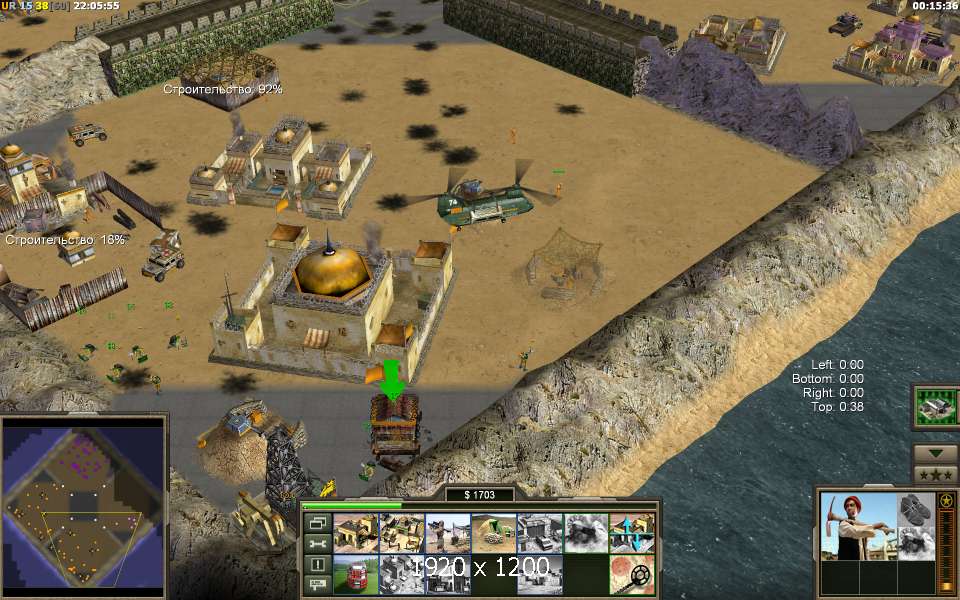Click the grey smoke cloud build icon
The image size is (960, 600).
(585, 533)
